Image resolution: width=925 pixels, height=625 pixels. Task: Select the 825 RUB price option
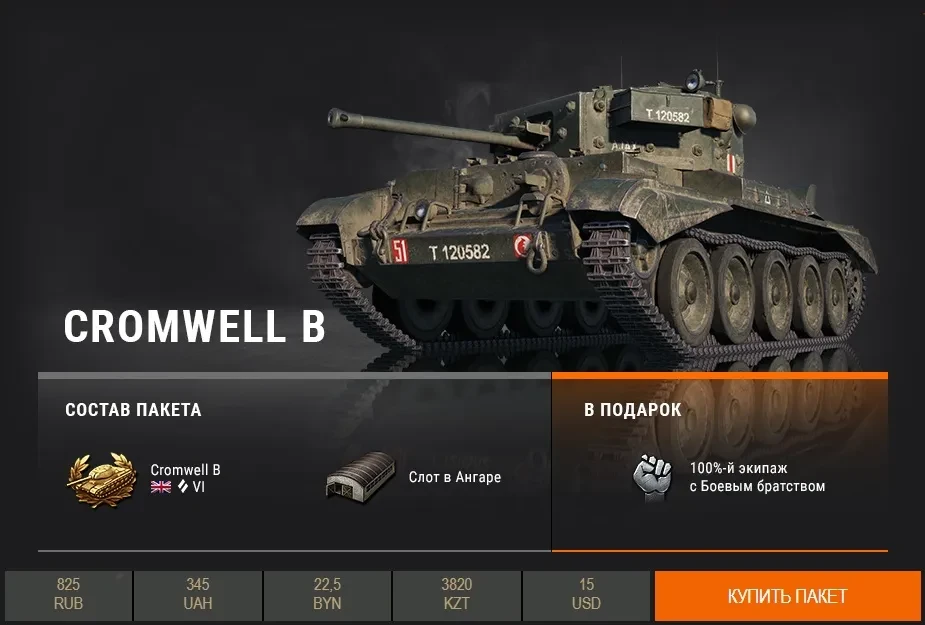point(68,594)
